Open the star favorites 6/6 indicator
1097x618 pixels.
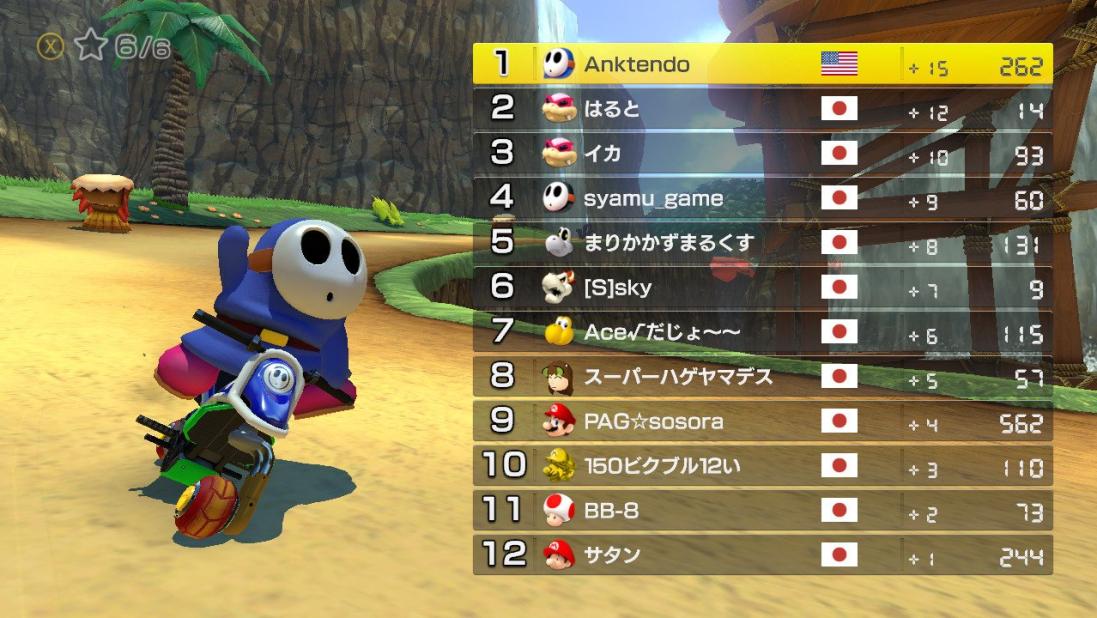(x=104, y=47)
